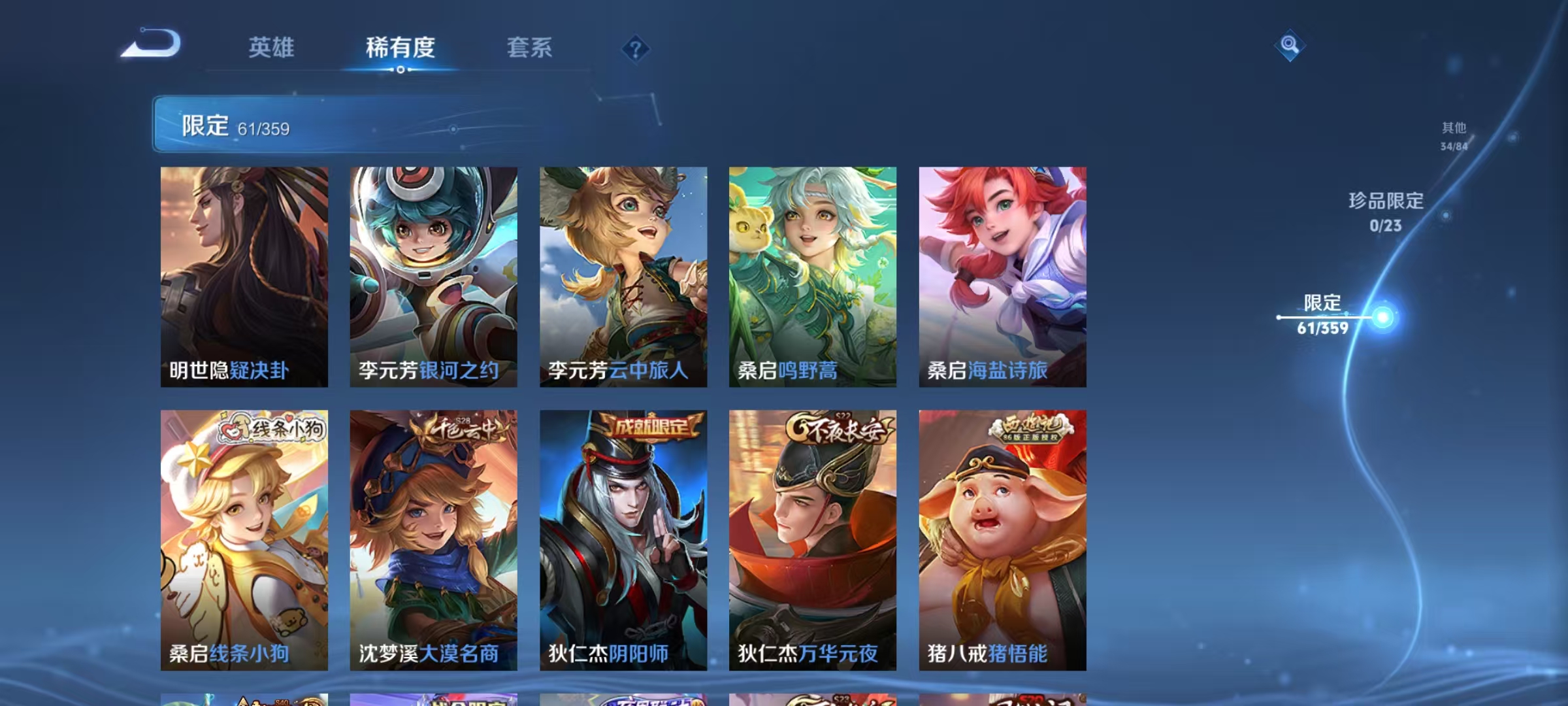The width and height of the screenshot is (1568, 706).
Task: Select the 稀有度 tab
Action: (400, 48)
